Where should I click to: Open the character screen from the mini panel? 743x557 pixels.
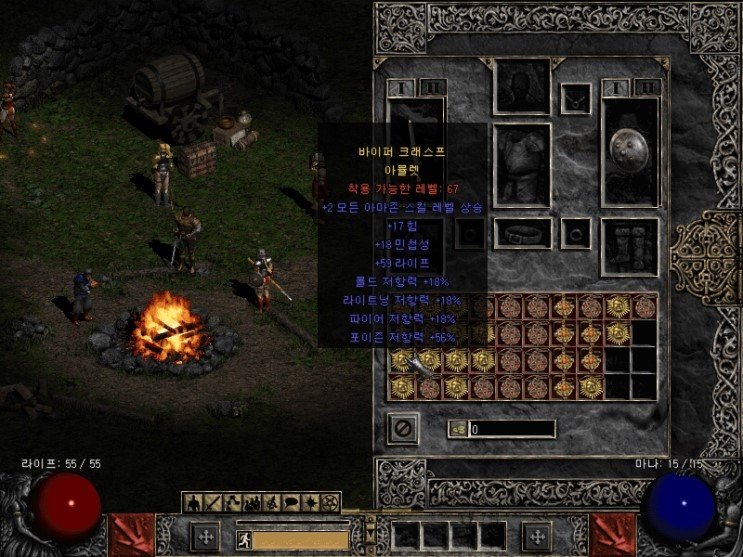coord(191,501)
